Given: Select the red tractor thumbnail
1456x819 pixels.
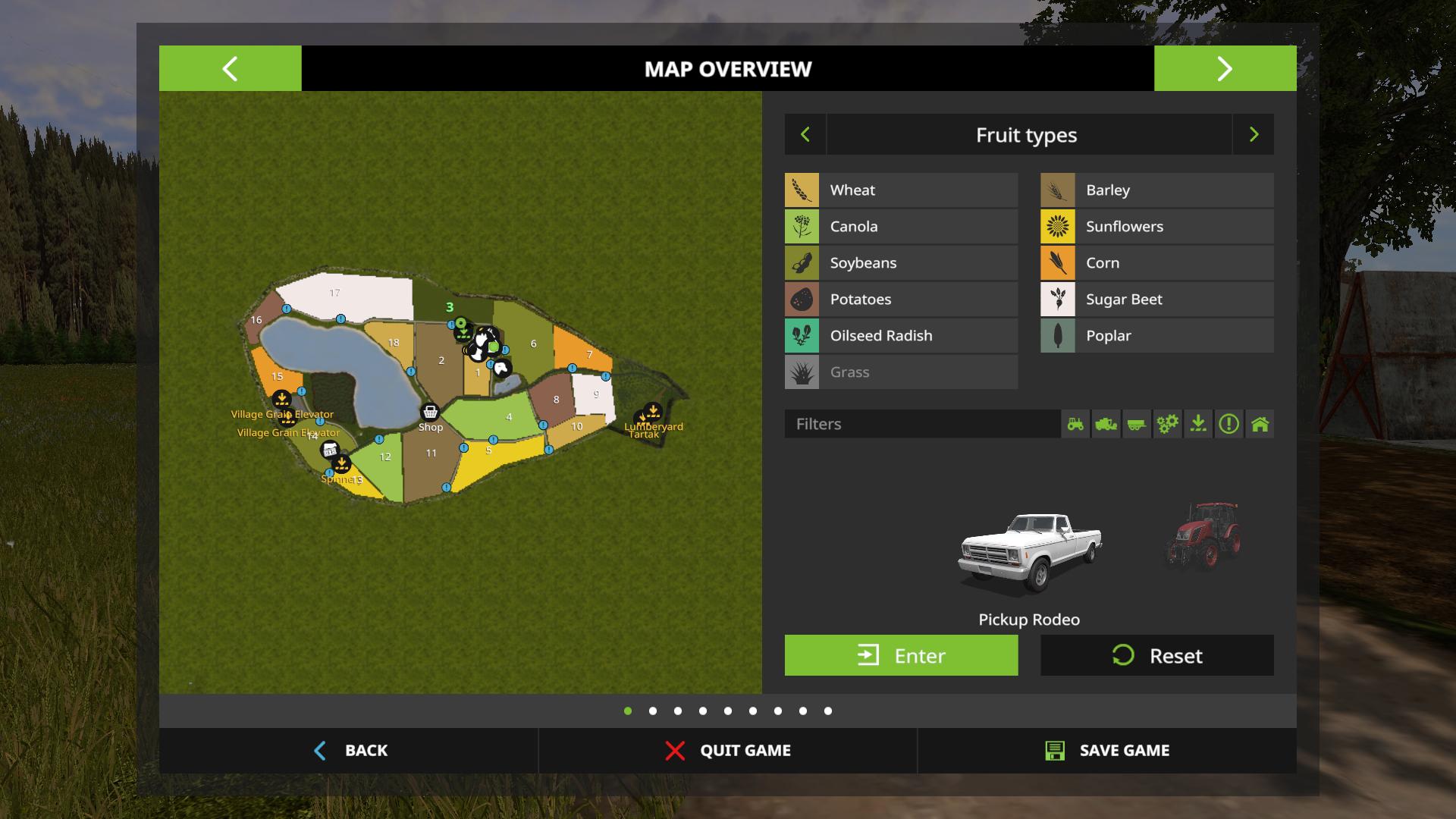Looking at the screenshot, I should point(1203,535).
